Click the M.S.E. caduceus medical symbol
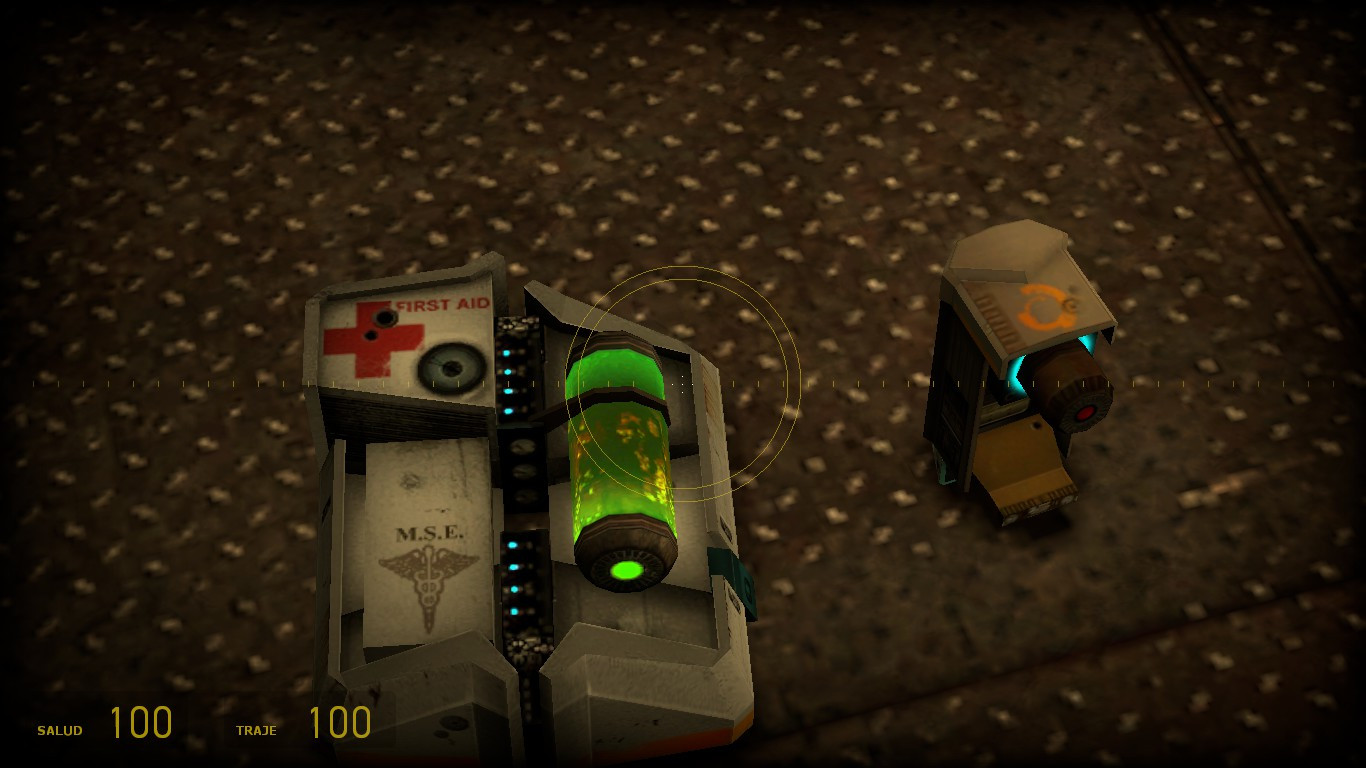Image resolution: width=1366 pixels, height=768 pixels. tap(432, 580)
